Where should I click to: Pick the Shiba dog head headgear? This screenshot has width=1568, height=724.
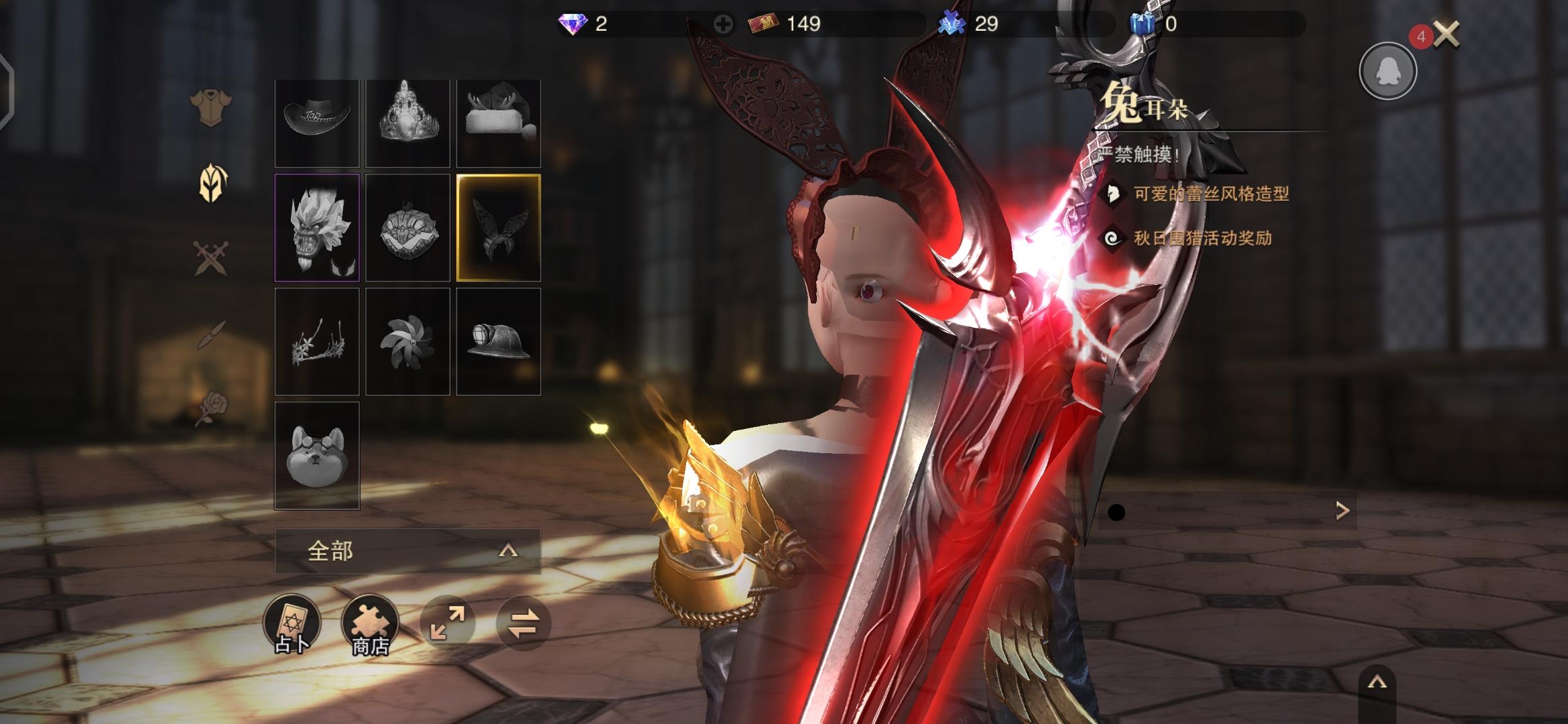pos(317,455)
